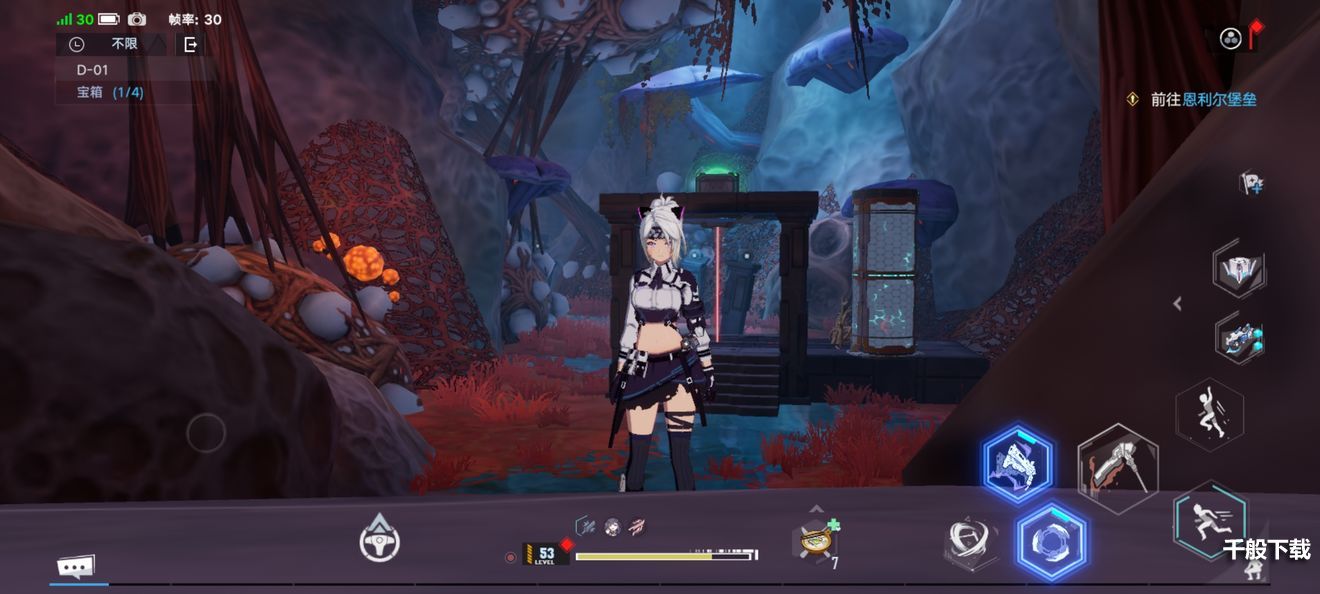
Task: Use the blue mechanical relic slot
Action: coord(1241,338)
